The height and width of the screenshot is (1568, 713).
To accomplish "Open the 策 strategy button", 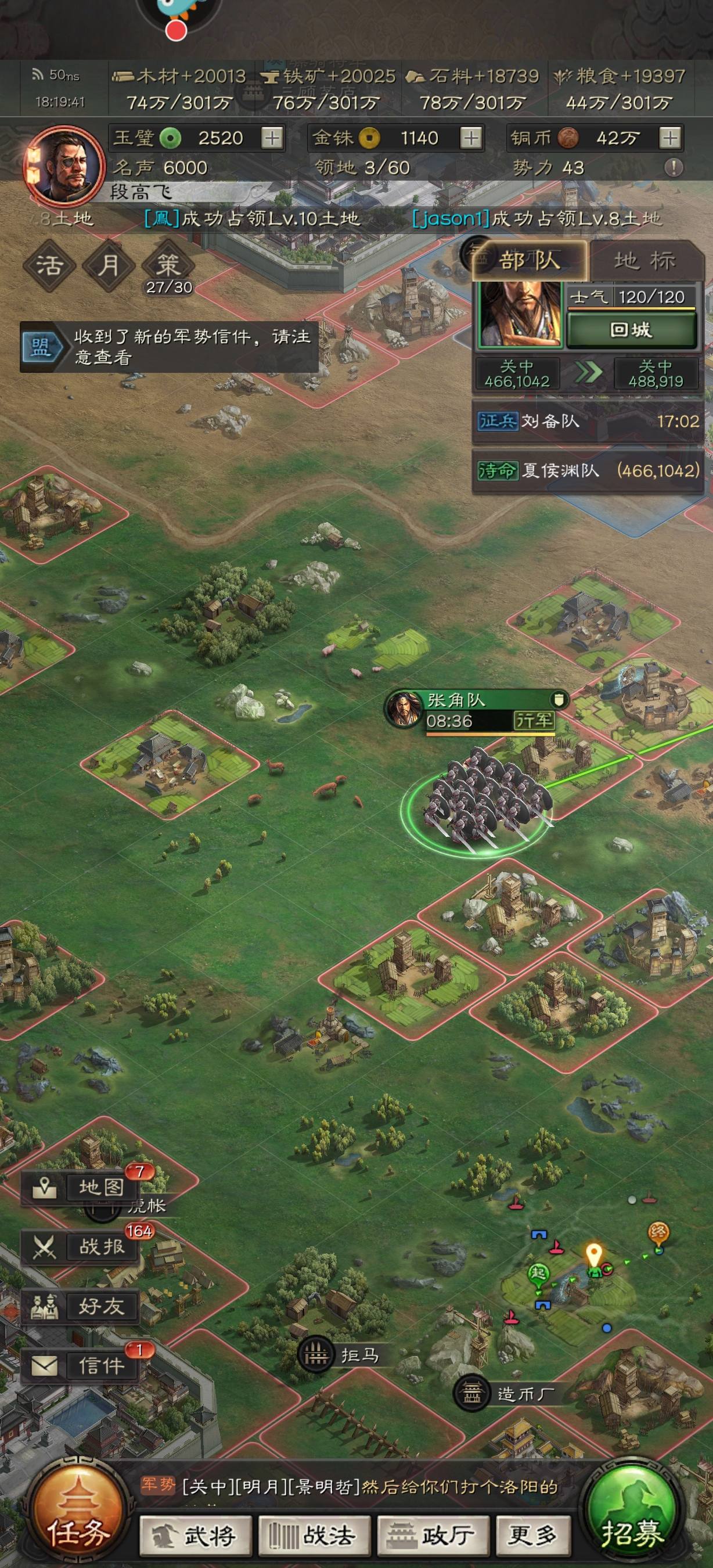I will 168,265.
